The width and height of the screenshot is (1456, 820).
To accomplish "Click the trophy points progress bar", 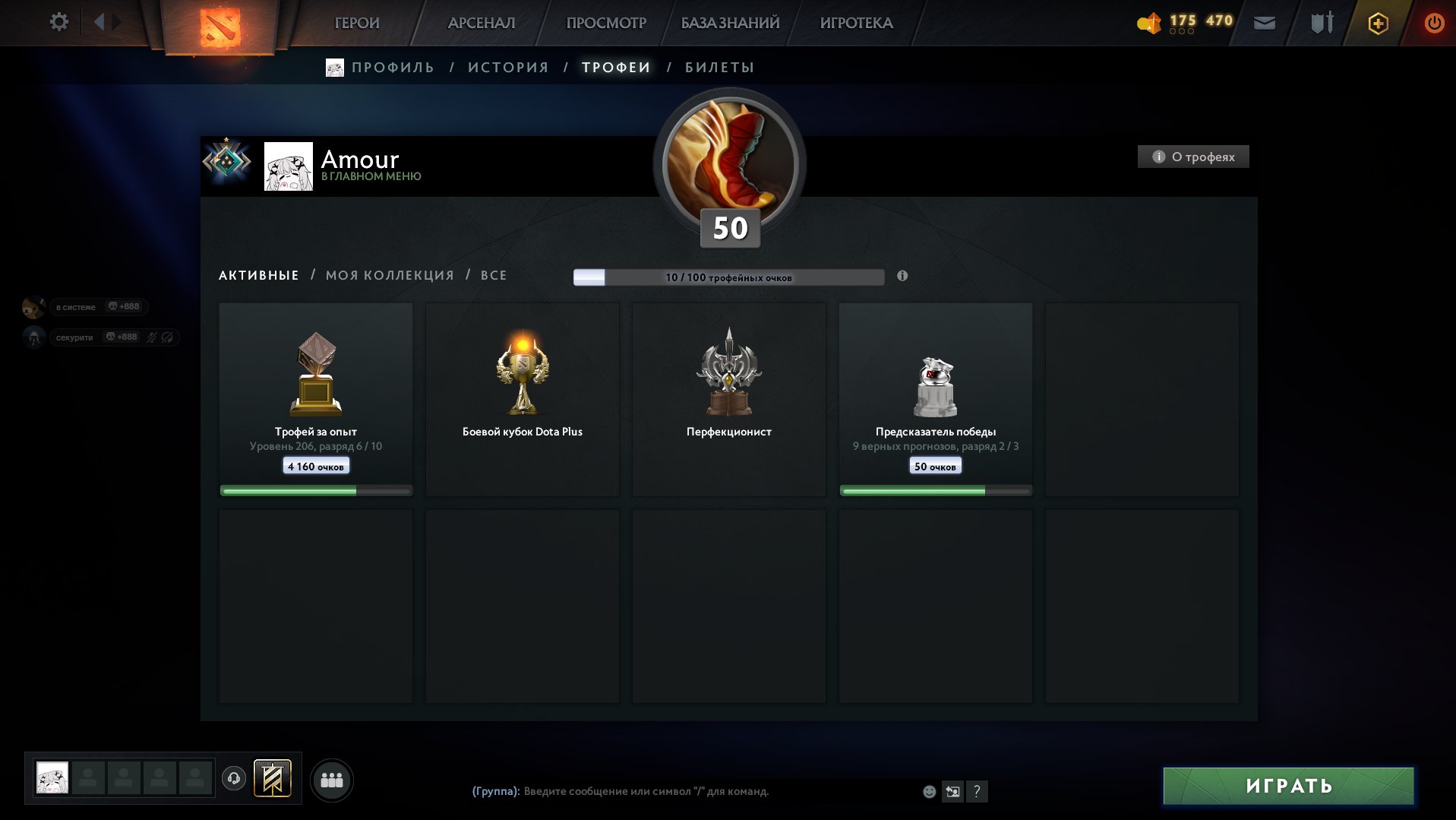I will (x=729, y=278).
